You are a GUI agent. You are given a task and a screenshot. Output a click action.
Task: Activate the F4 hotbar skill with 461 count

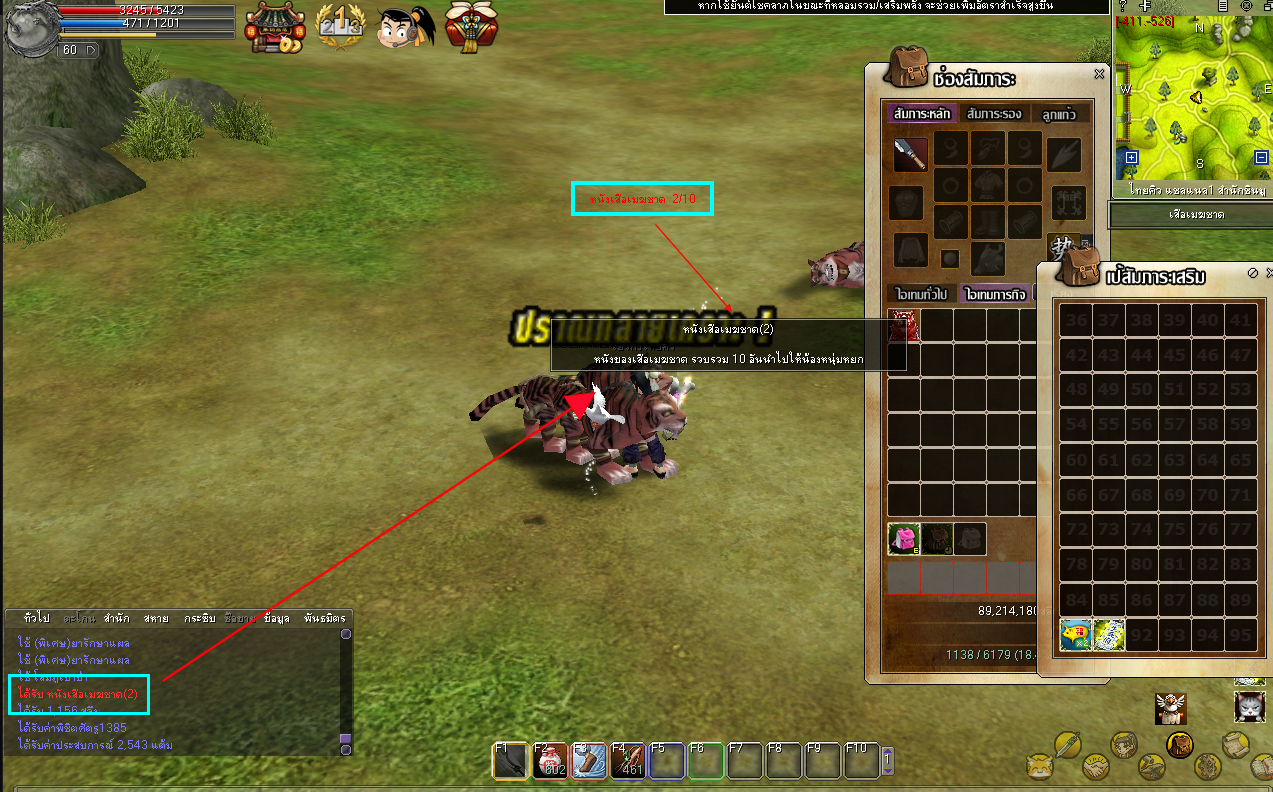(x=626, y=761)
